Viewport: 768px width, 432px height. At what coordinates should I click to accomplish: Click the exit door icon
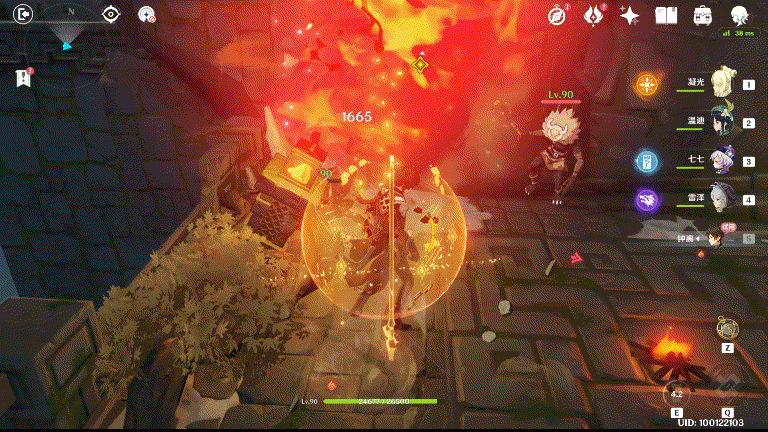(25, 14)
